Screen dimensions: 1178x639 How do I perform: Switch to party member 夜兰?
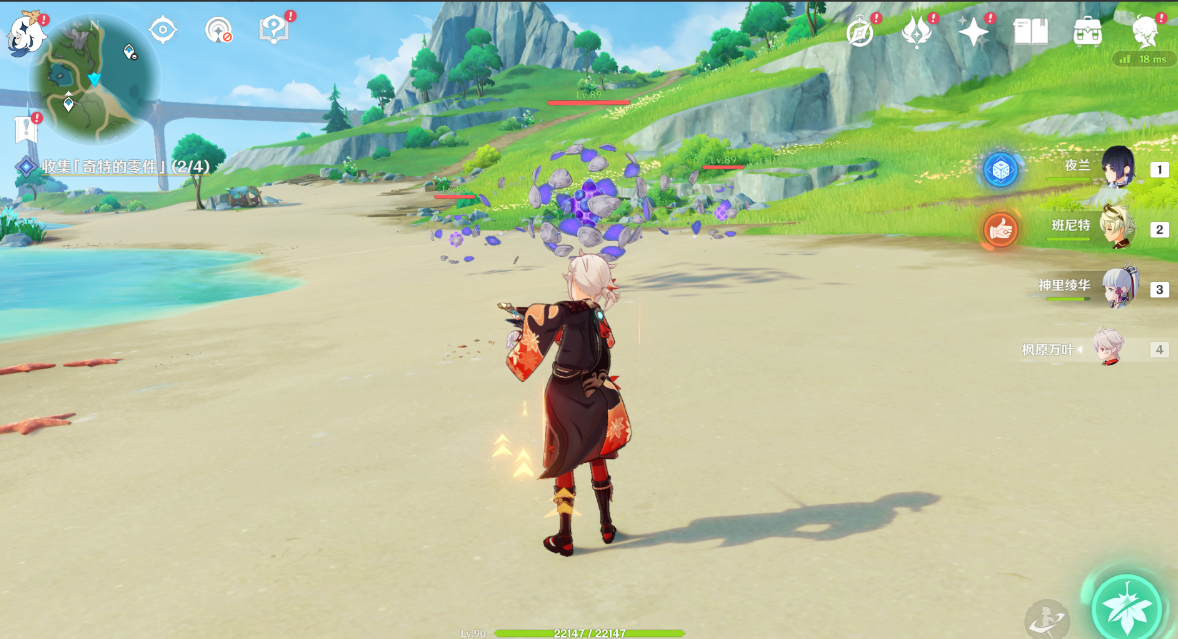pyautogui.click(x=1120, y=168)
